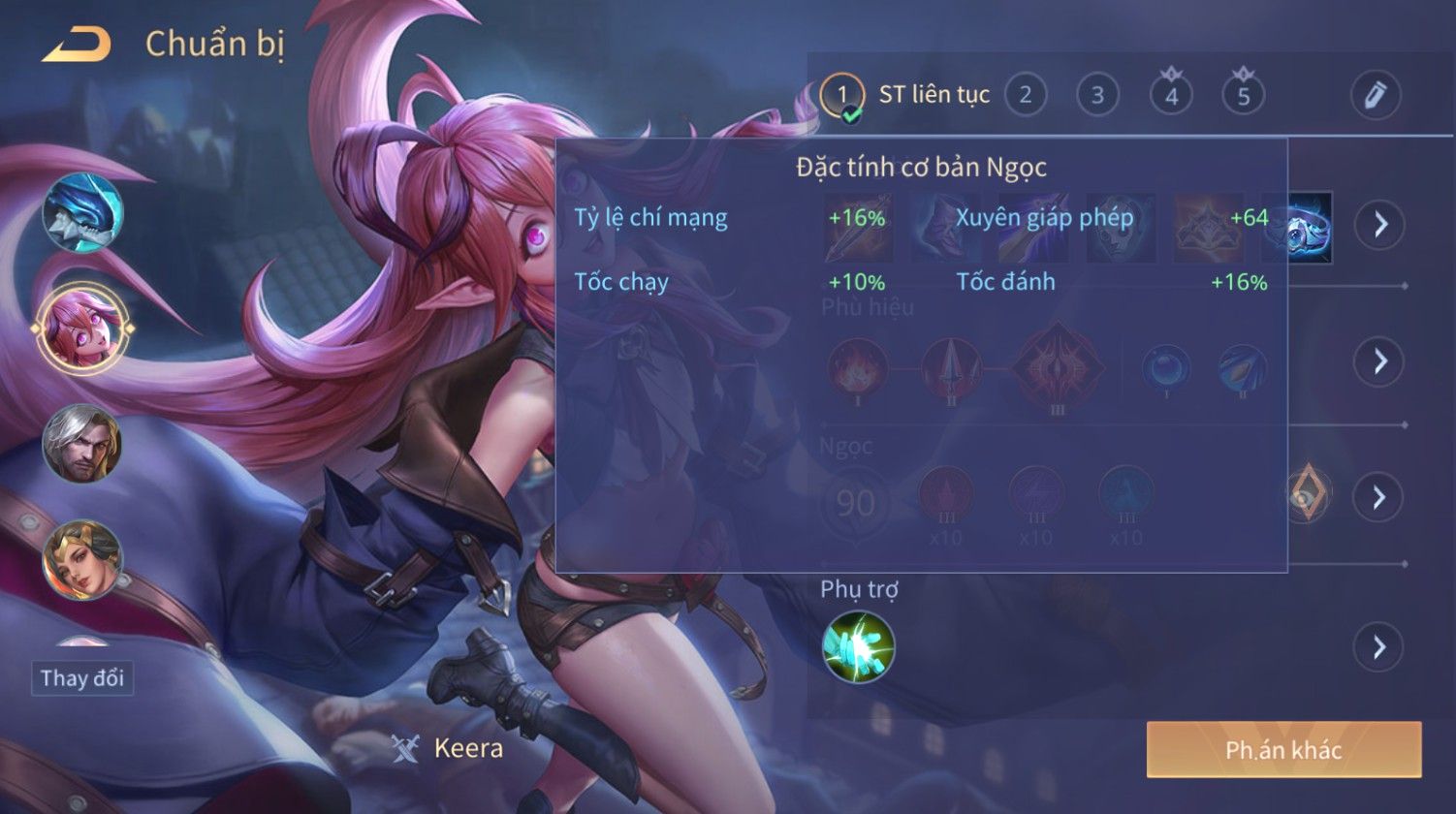Image resolution: width=1456 pixels, height=814 pixels.
Task: Select the ST liên tục preset 1
Action: coord(842,95)
